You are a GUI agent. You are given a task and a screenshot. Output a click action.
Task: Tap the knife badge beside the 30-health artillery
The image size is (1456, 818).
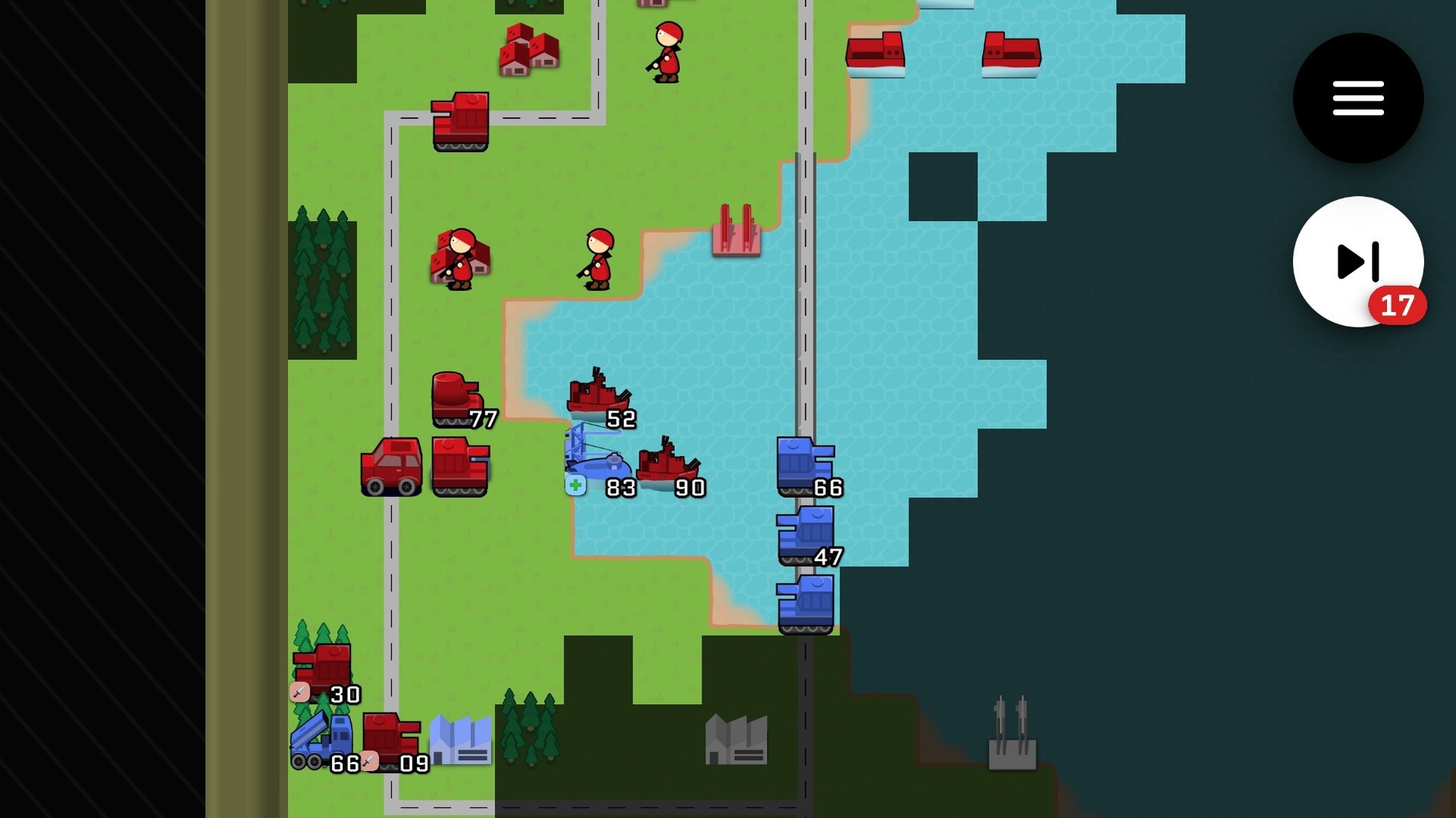(299, 692)
